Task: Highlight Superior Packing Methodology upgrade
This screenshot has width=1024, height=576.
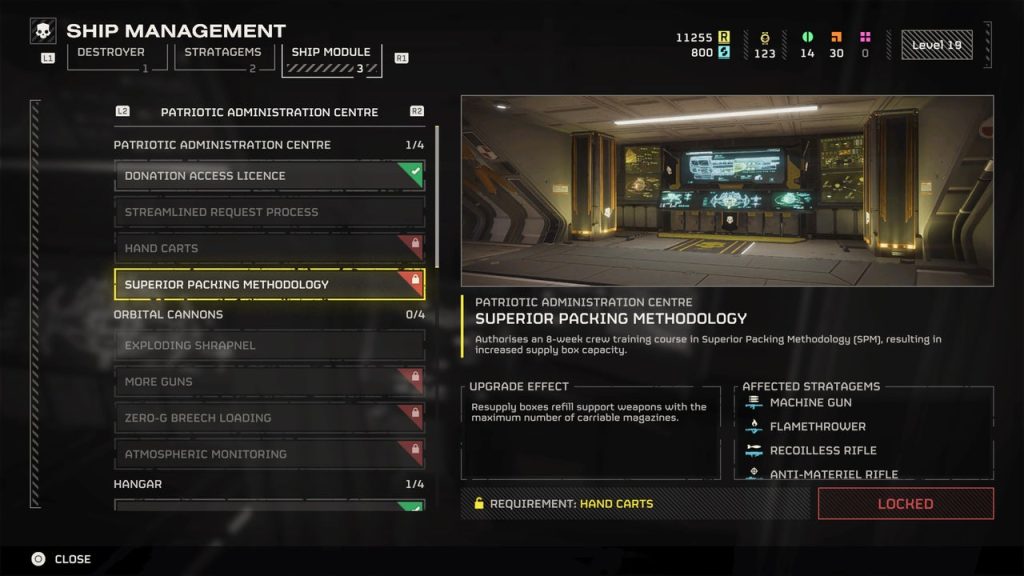Action: [x=269, y=284]
